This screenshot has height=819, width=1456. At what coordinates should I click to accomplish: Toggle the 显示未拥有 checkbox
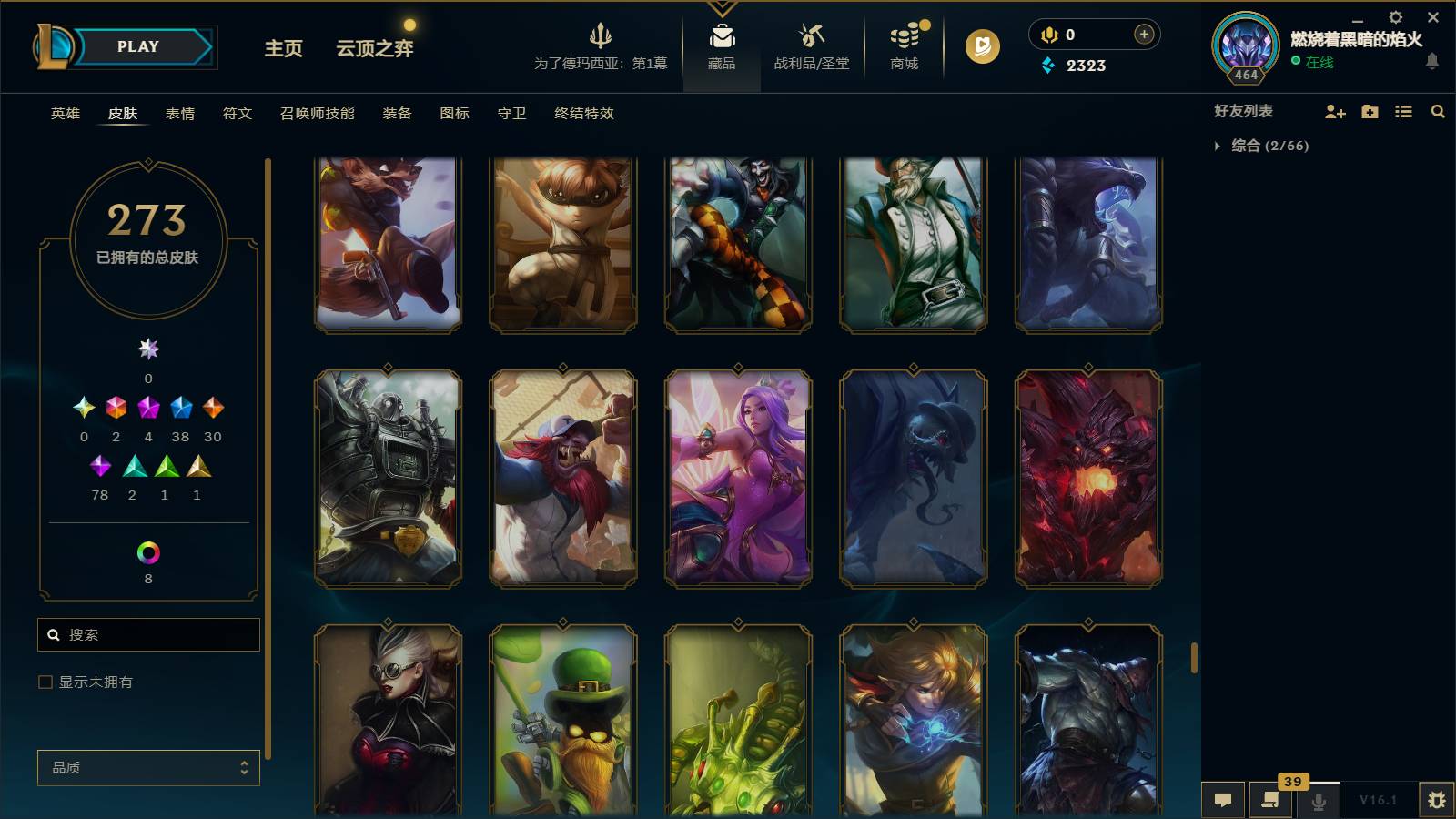coord(43,681)
